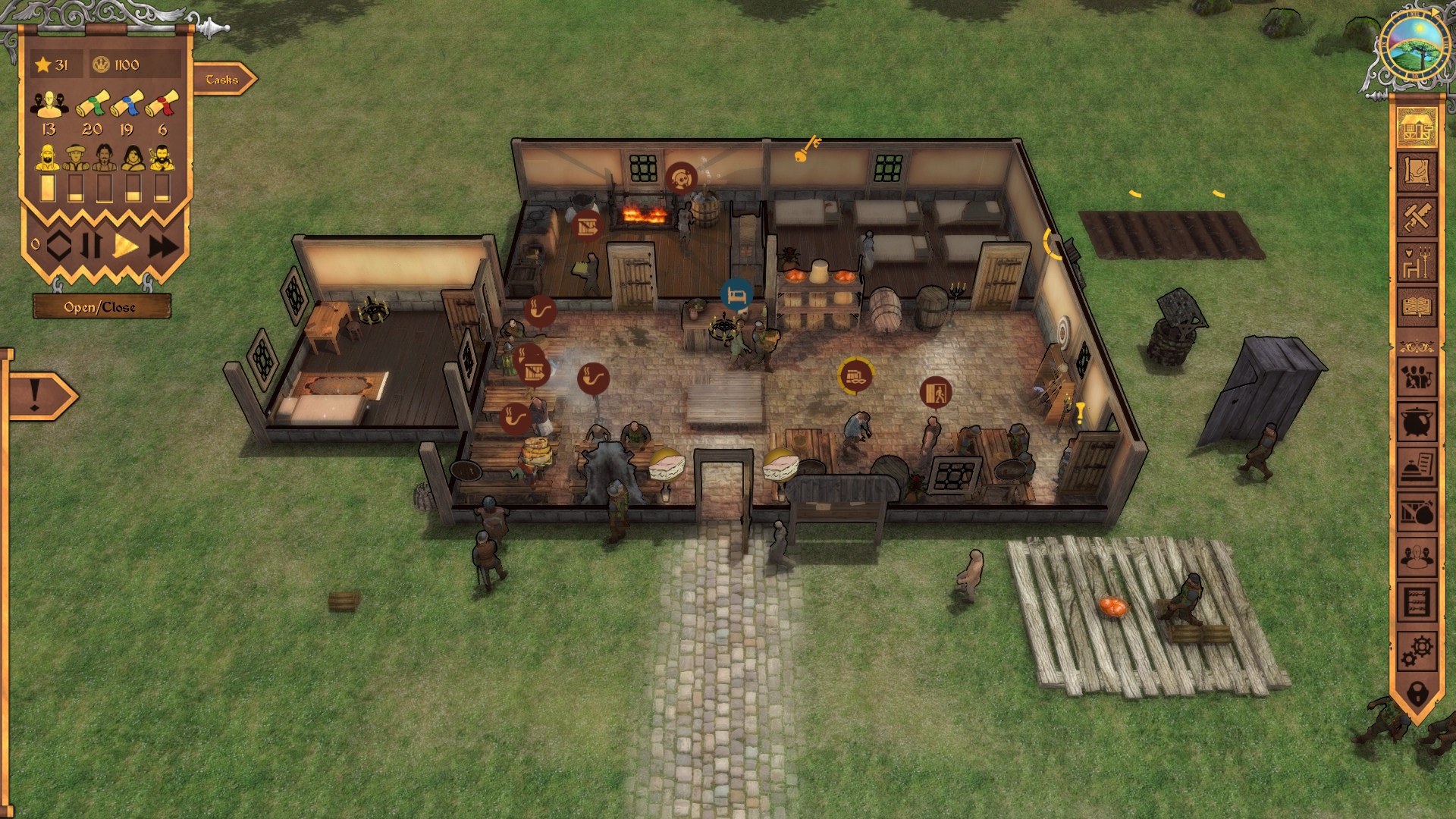Open the hammer and saw build menu
The height and width of the screenshot is (819, 1456).
pyautogui.click(x=1417, y=217)
